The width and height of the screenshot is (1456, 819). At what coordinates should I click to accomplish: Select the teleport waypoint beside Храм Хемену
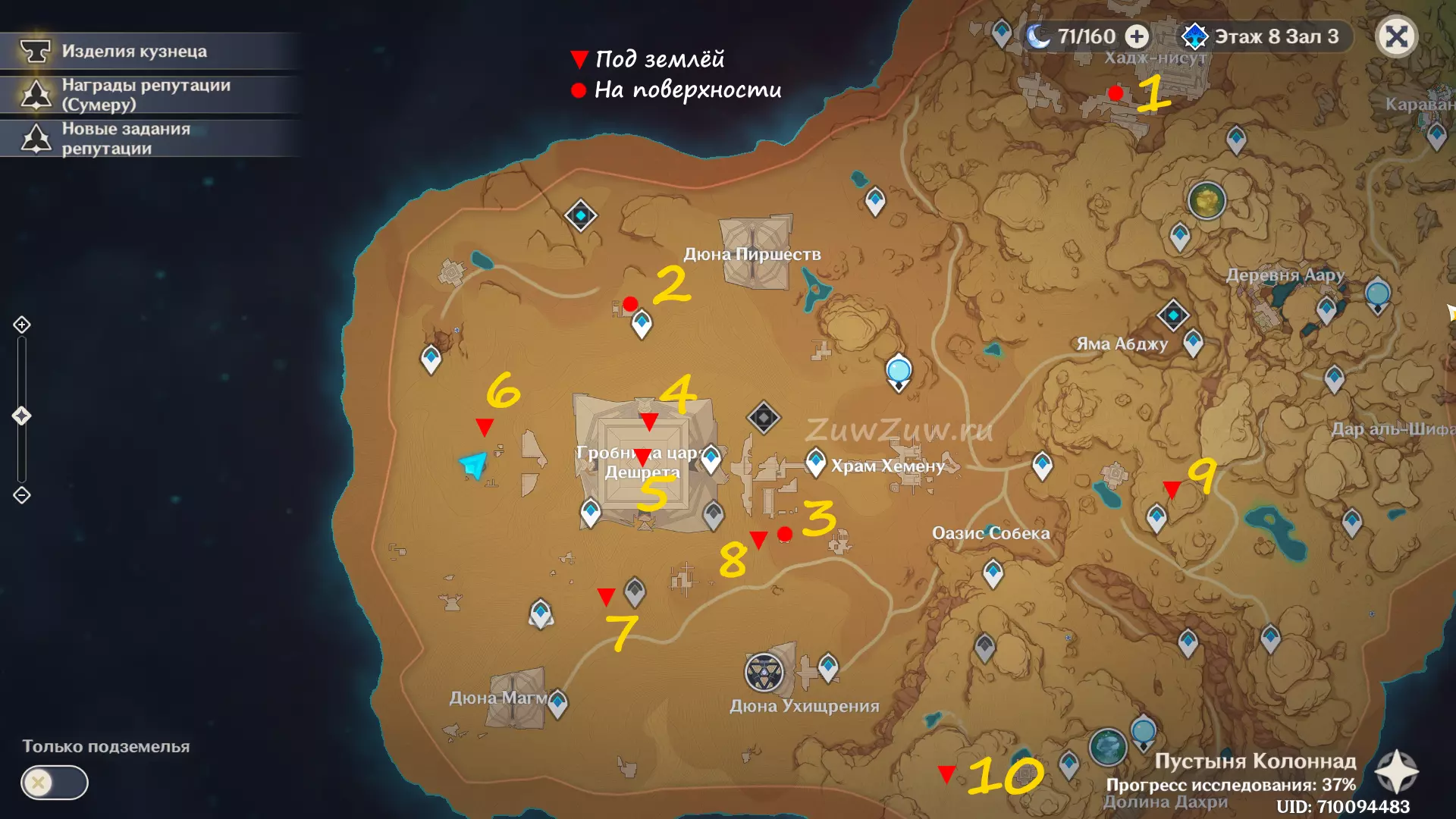(815, 462)
